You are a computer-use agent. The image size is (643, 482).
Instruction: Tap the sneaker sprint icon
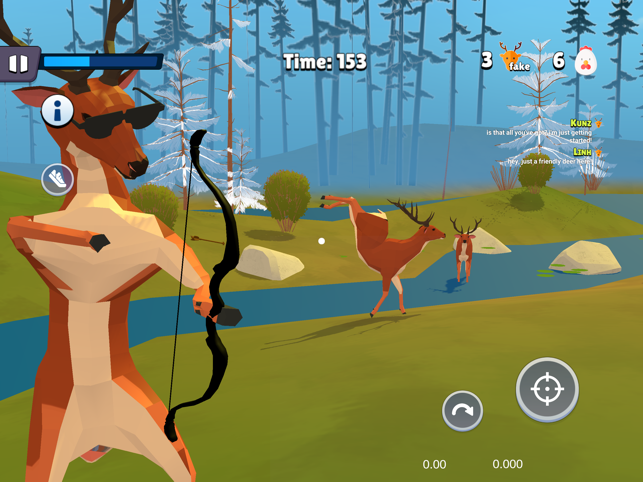point(58,179)
